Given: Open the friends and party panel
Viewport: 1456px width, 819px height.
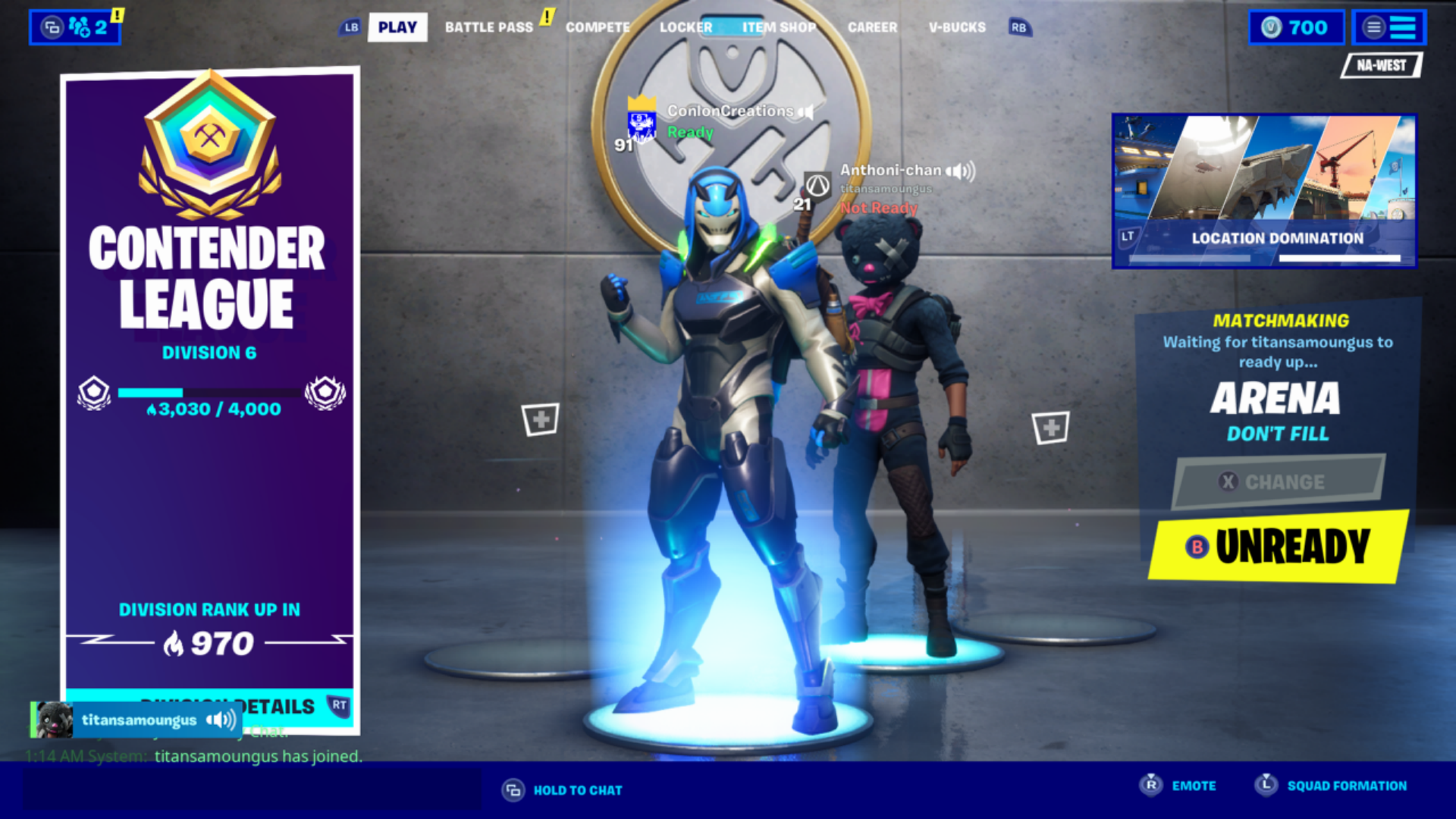Looking at the screenshot, I should (x=75, y=28).
